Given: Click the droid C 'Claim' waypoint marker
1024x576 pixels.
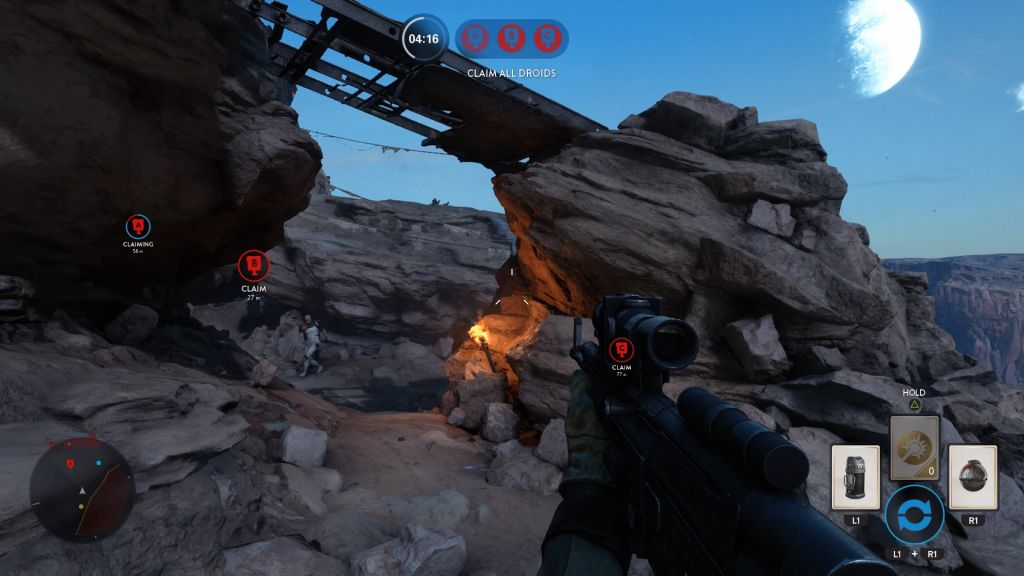Looking at the screenshot, I should coord(622,349).
